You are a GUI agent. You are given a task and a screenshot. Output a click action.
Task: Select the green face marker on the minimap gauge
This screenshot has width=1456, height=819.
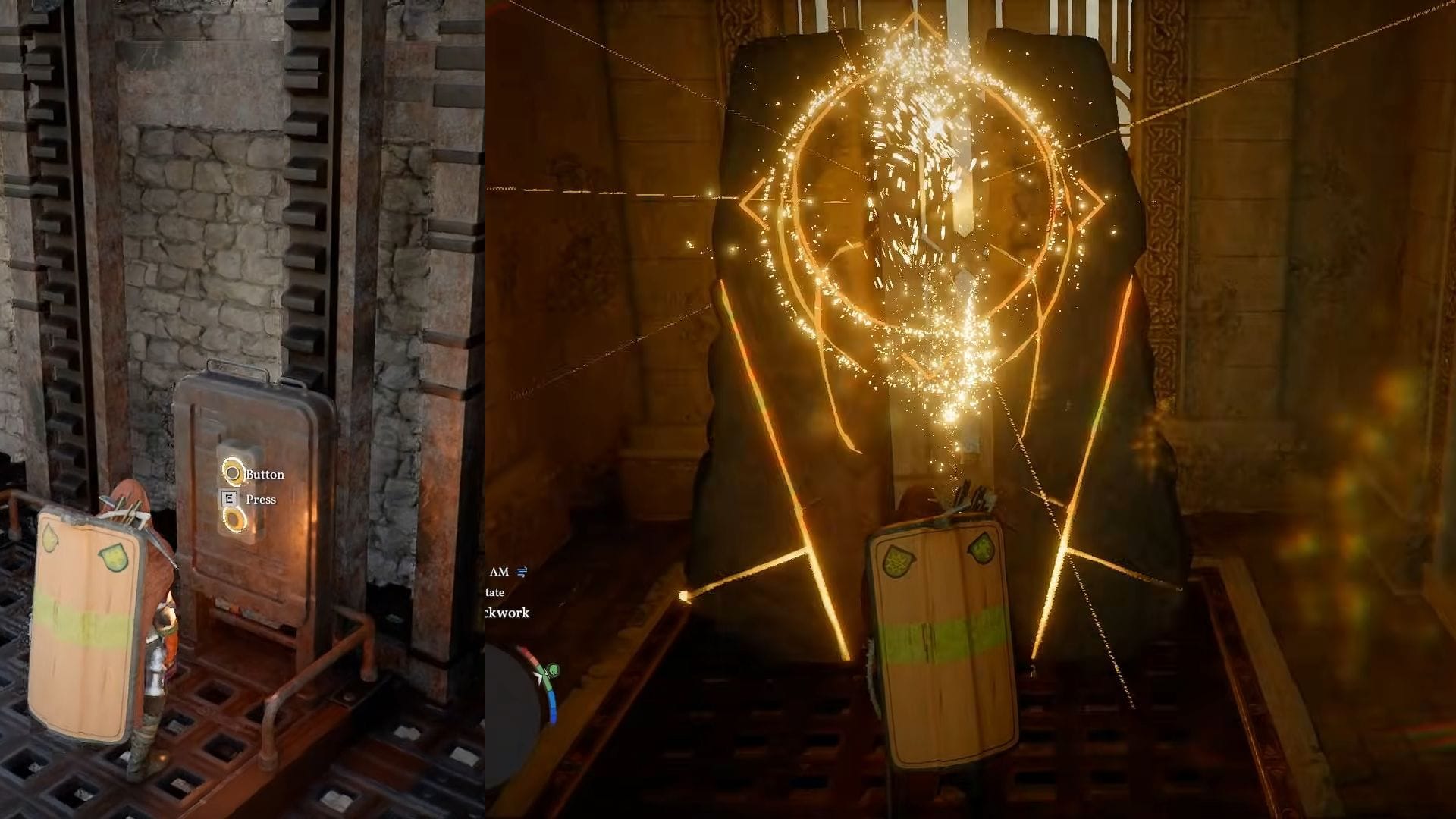pos(553,670)
